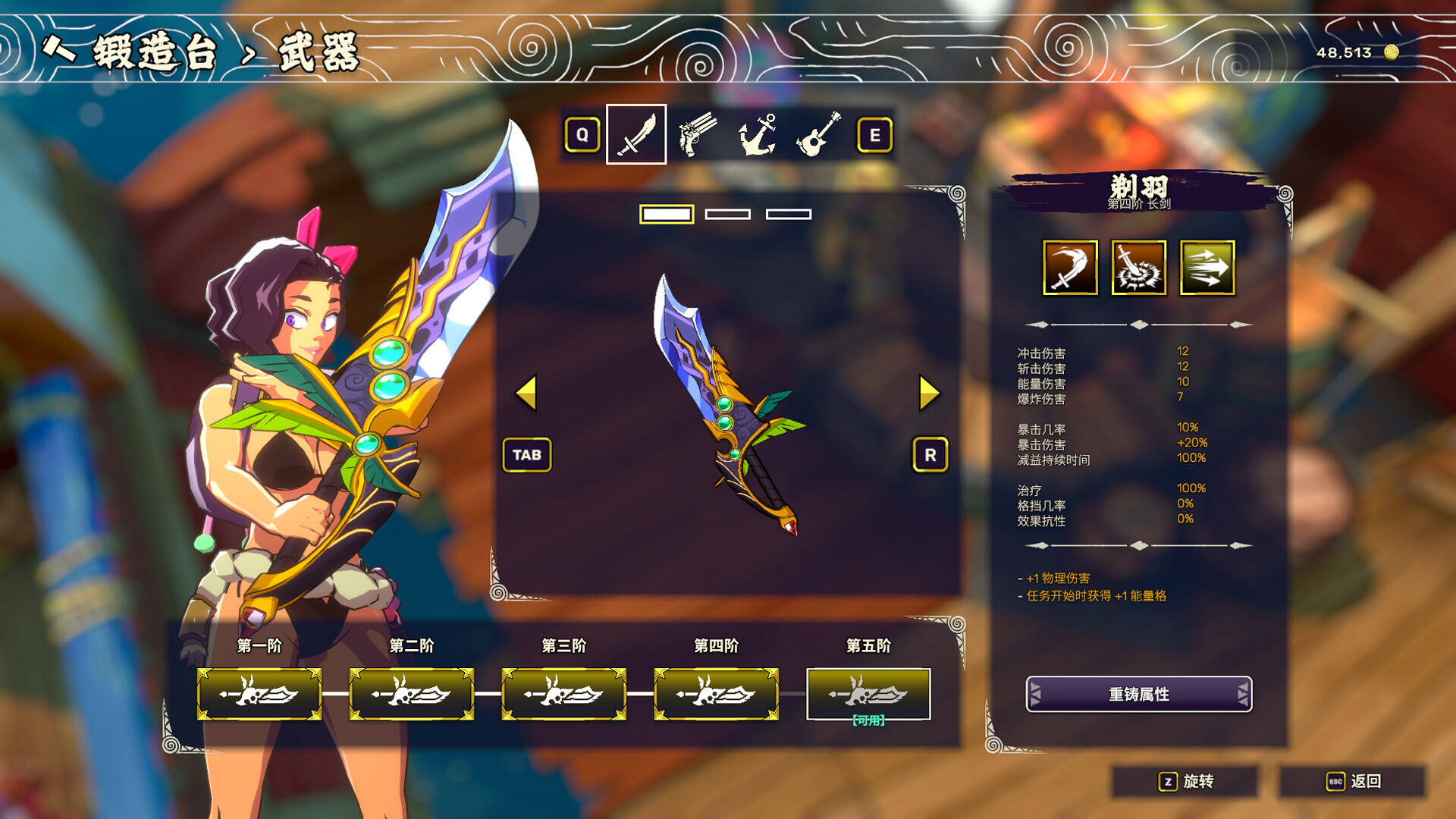Select the 第四阶 tier upgrade slot
1456x819 pixels.
(717, 694)
